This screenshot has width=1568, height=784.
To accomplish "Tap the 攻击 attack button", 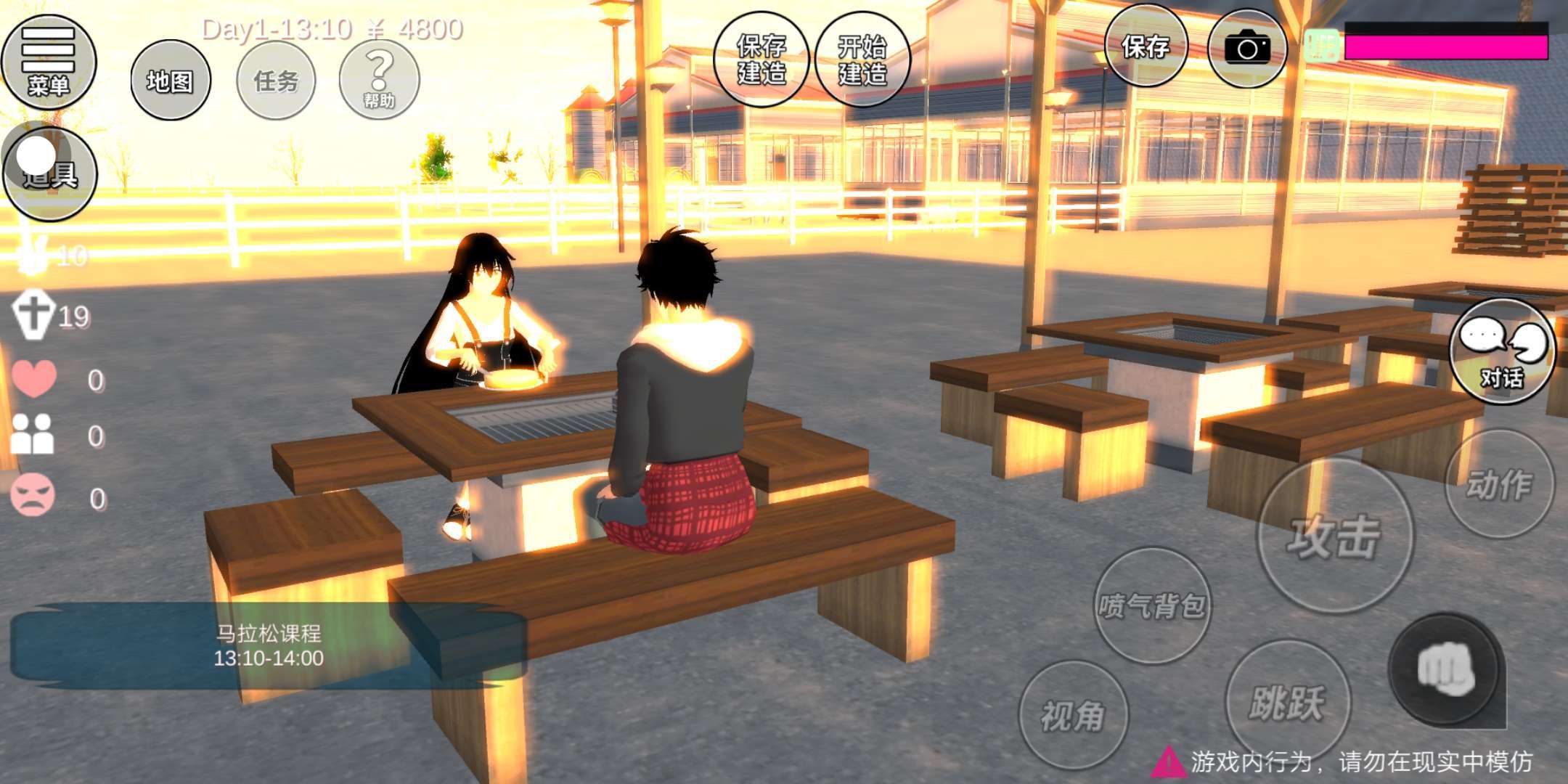I will coord(1334,536).
